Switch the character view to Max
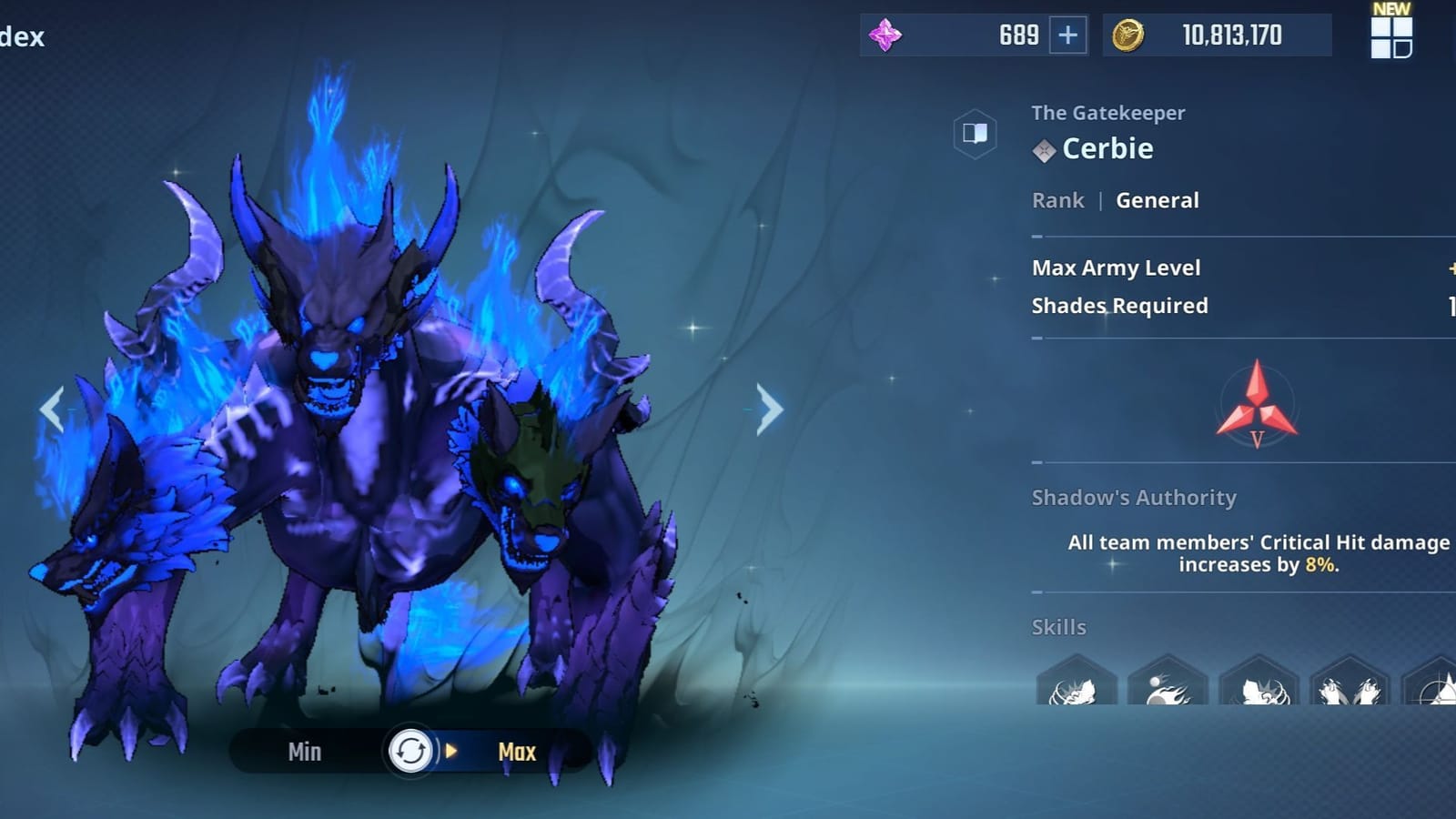This screenshot has height=819, width=1456. pos(515,753)
